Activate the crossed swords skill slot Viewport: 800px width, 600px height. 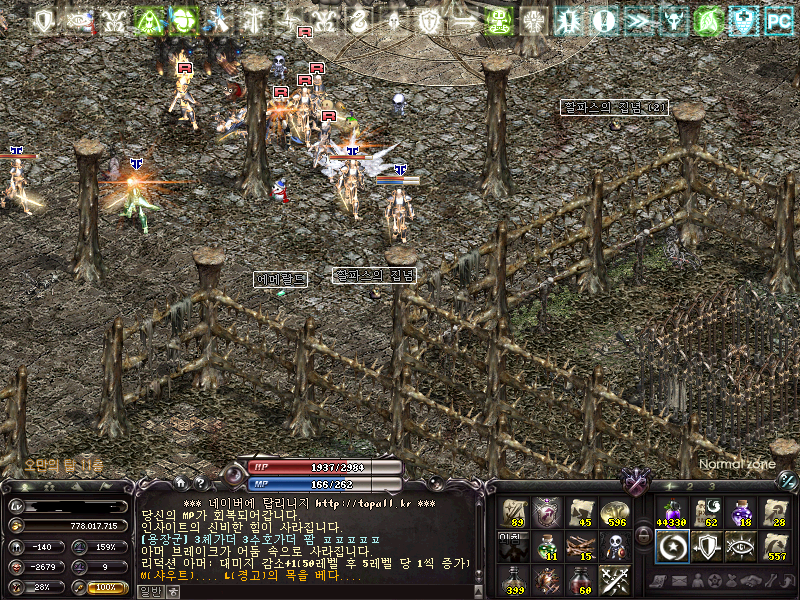pyautogui.click(x=614, y=578)
